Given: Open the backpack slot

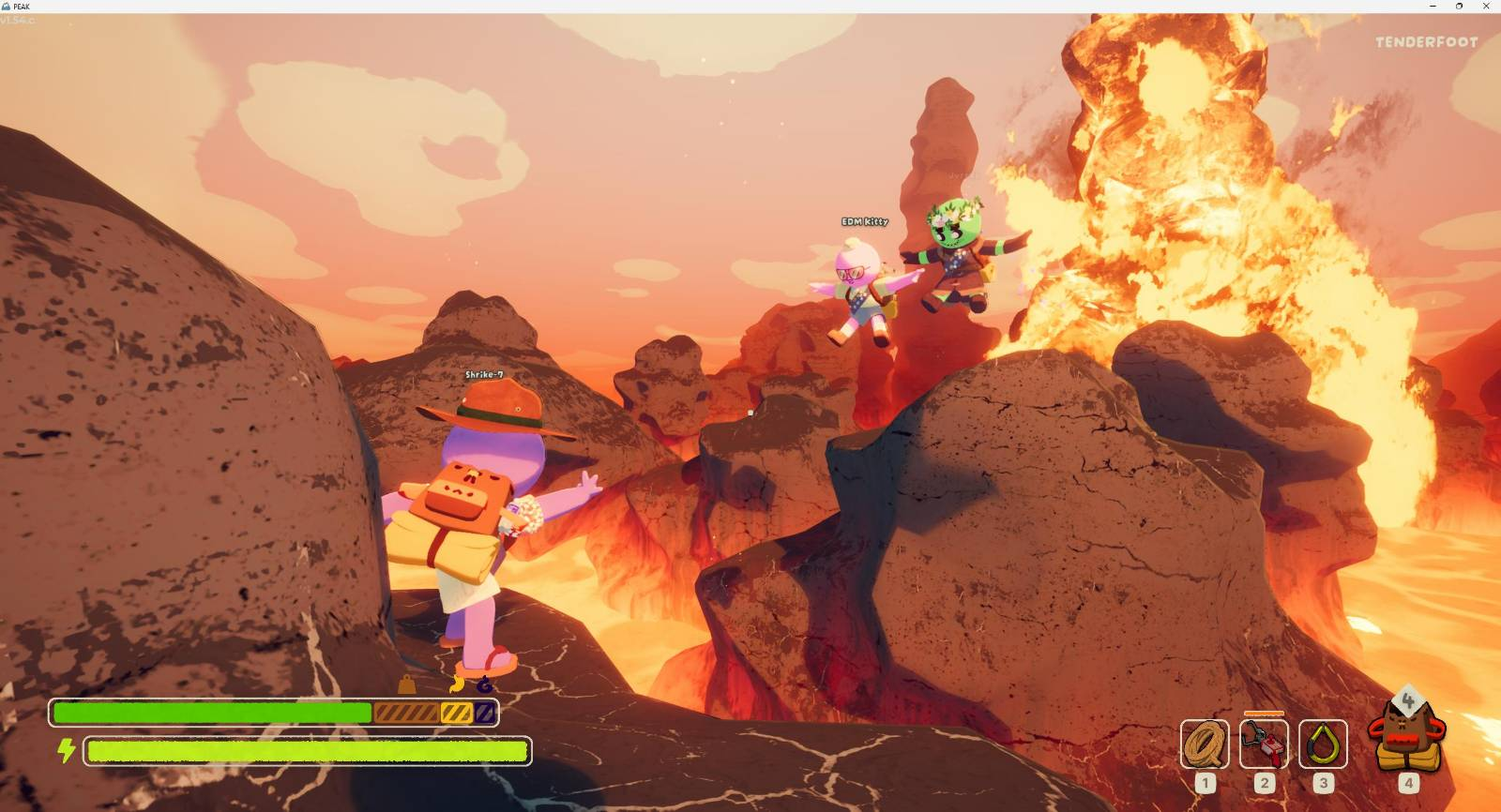Looking at the screenshot, I should pos(1406,740).
